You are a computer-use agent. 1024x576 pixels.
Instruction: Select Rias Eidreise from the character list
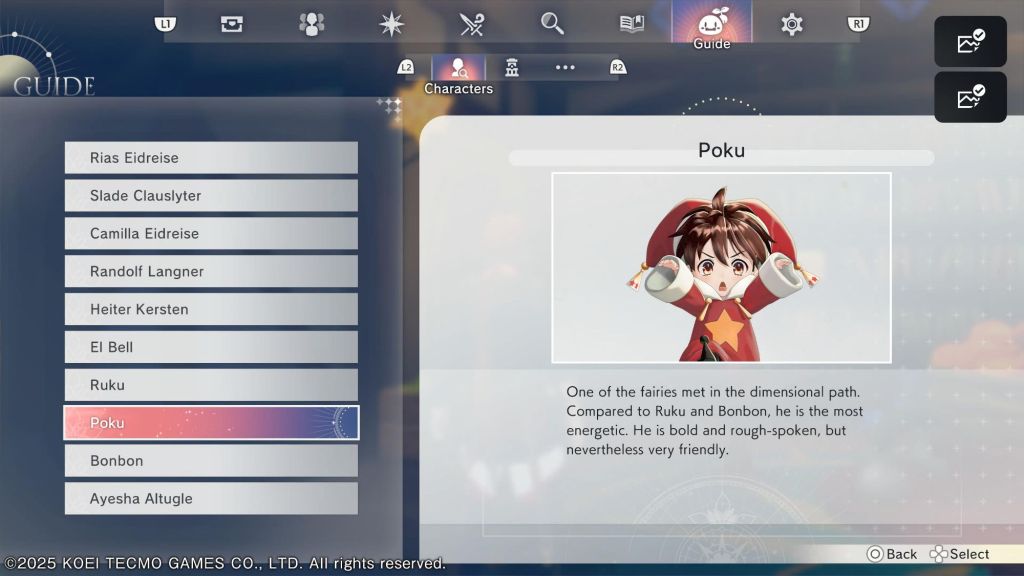coord(211,158)
